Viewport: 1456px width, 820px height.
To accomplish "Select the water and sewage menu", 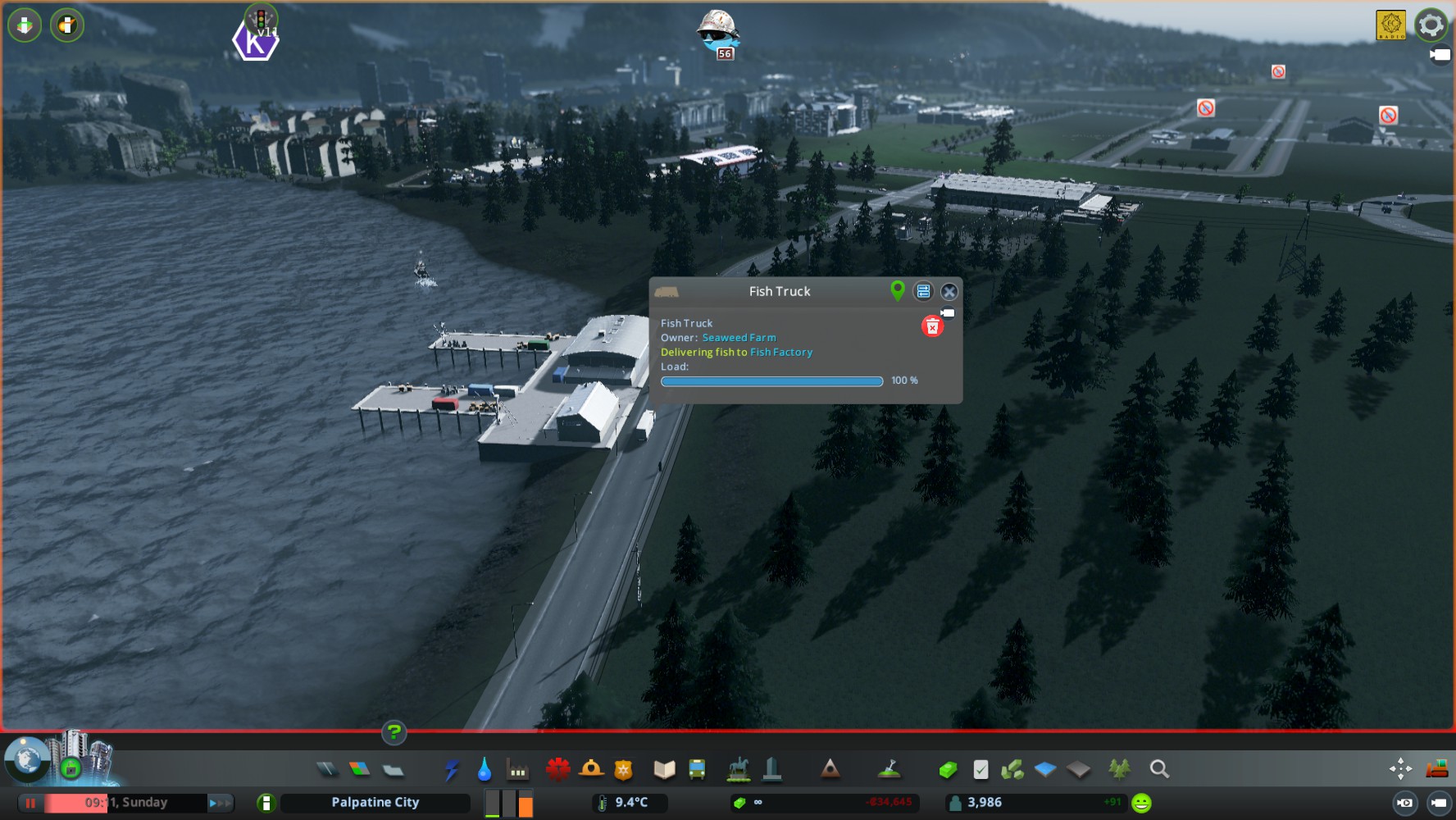I will (485, 769).
